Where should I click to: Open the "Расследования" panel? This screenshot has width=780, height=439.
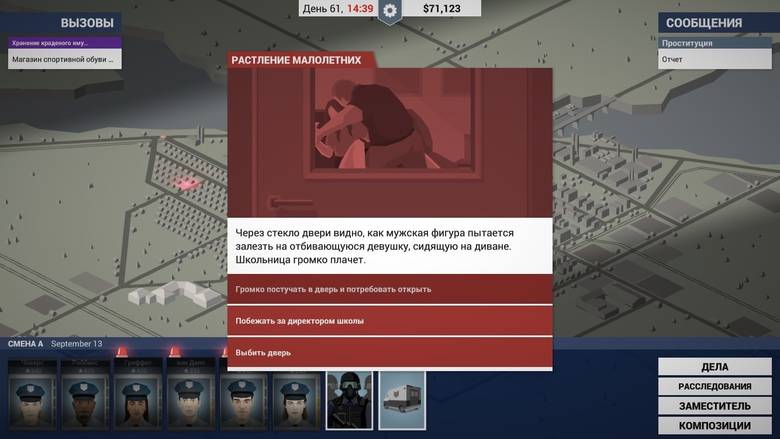click(714, 386)
